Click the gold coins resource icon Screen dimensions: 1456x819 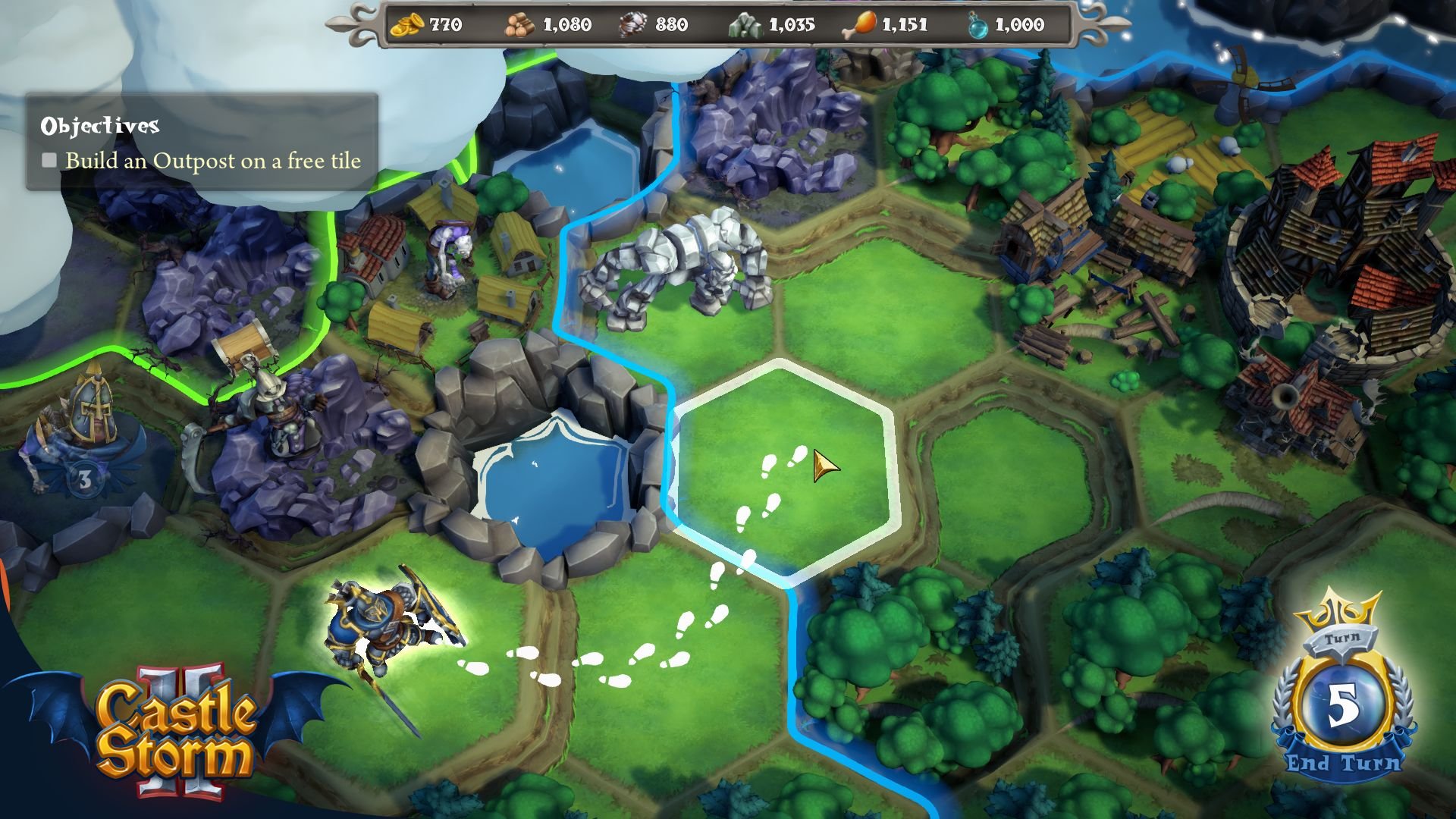point(406,24)
